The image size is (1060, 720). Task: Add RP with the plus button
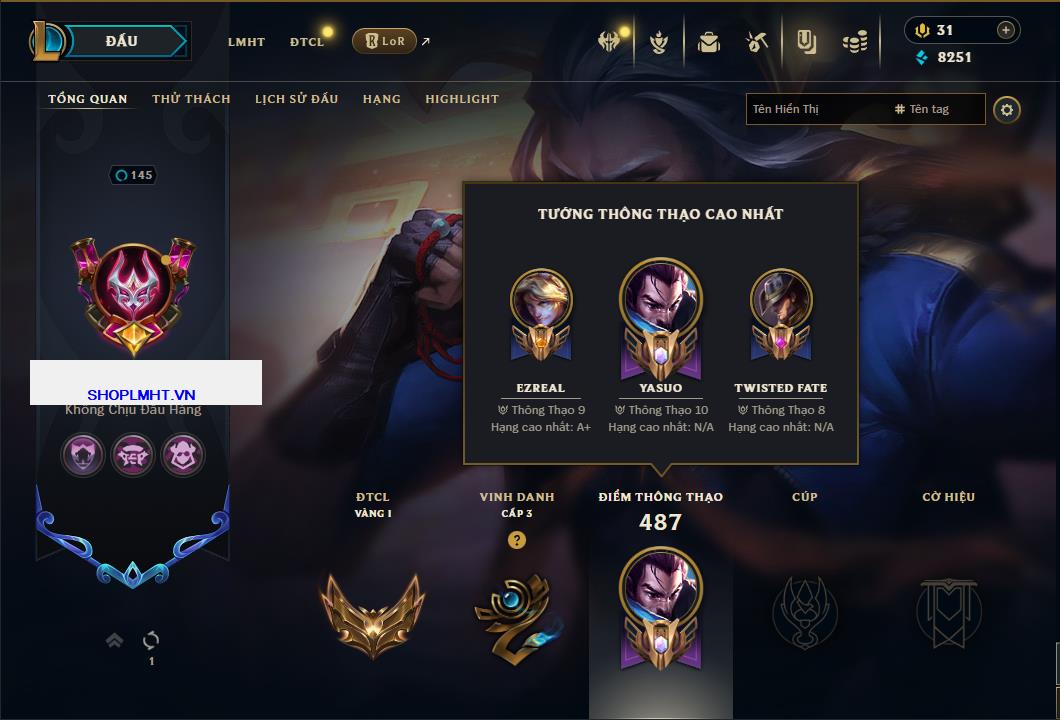(1005, 30)
